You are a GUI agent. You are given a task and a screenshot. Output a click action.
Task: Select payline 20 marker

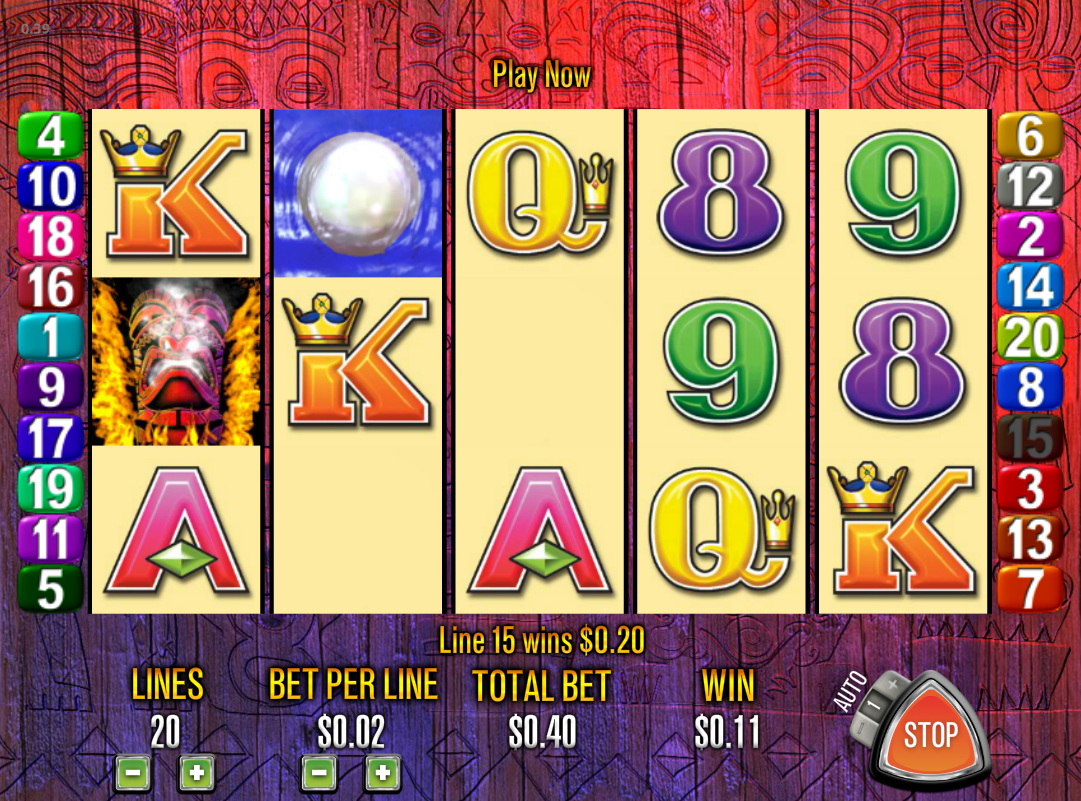click(1030, 338)
